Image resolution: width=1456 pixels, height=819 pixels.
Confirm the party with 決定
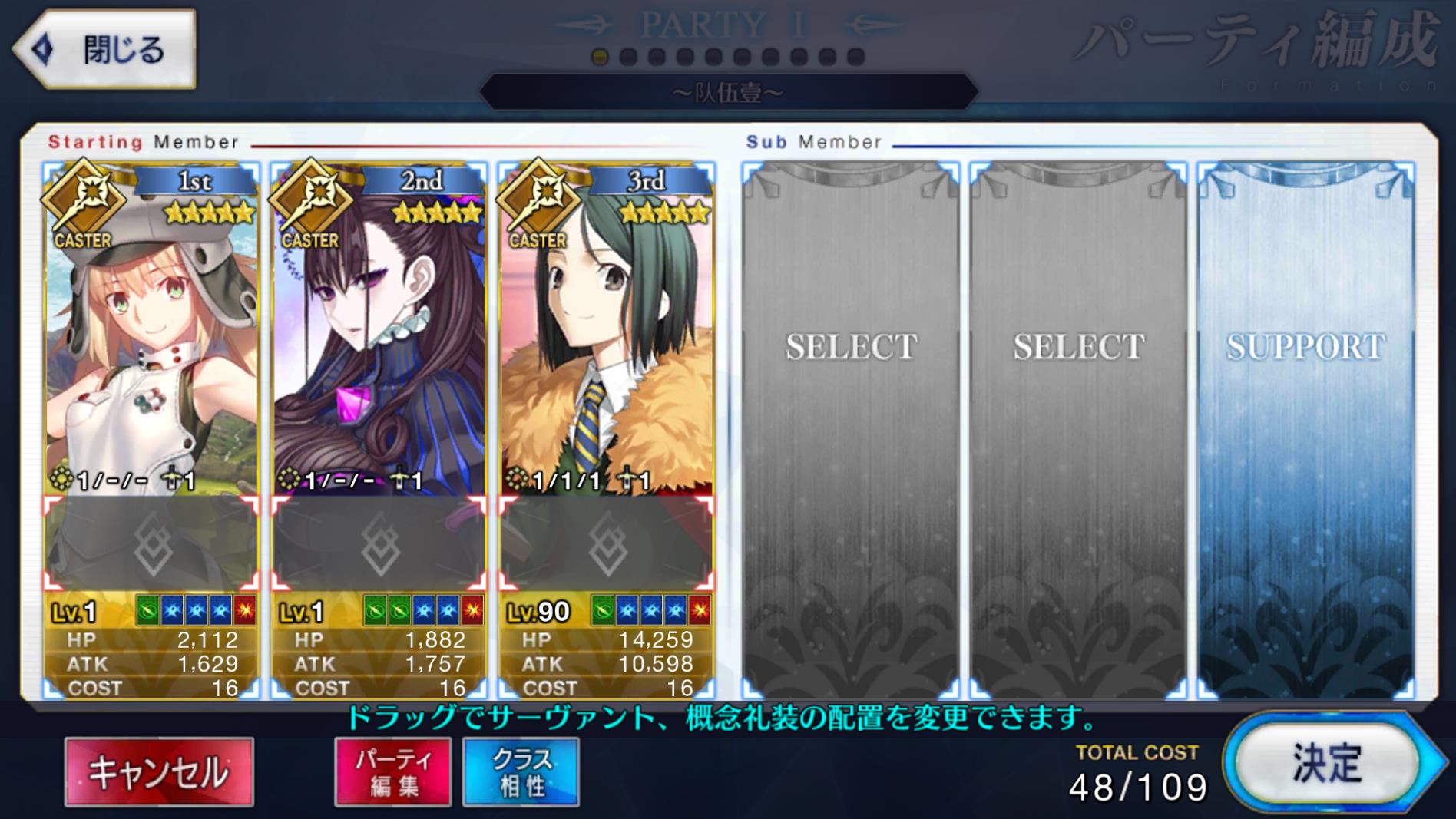(x=1327, y=763)
